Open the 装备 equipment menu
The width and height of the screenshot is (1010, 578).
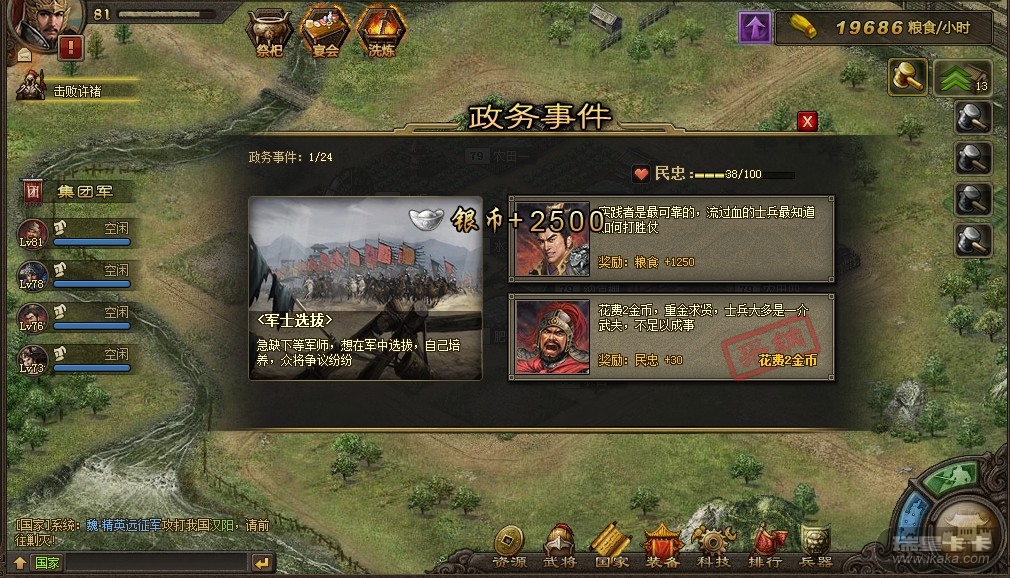tap(662, 546)
